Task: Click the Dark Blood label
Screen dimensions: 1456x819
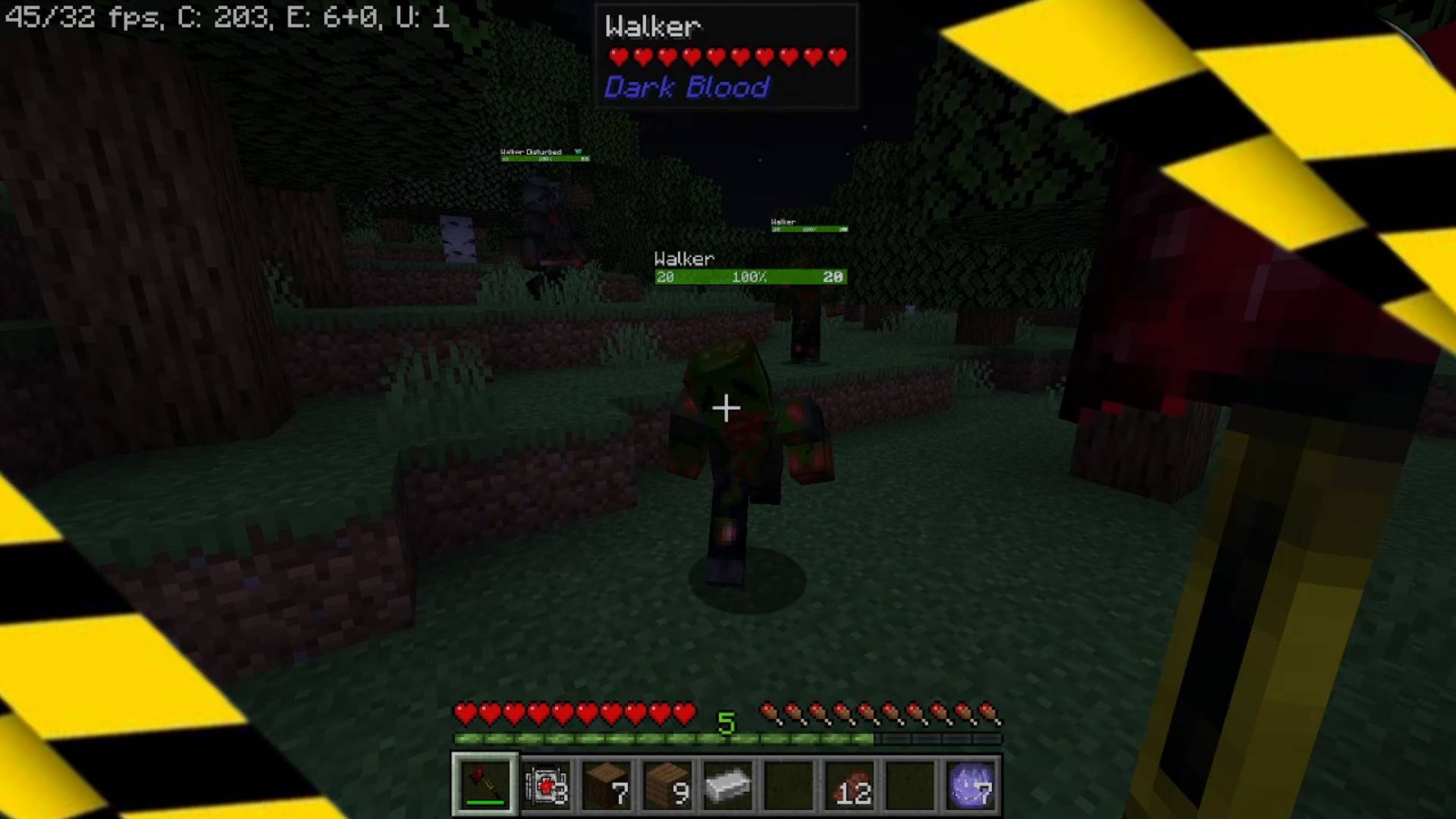Action: coord(685,88)
